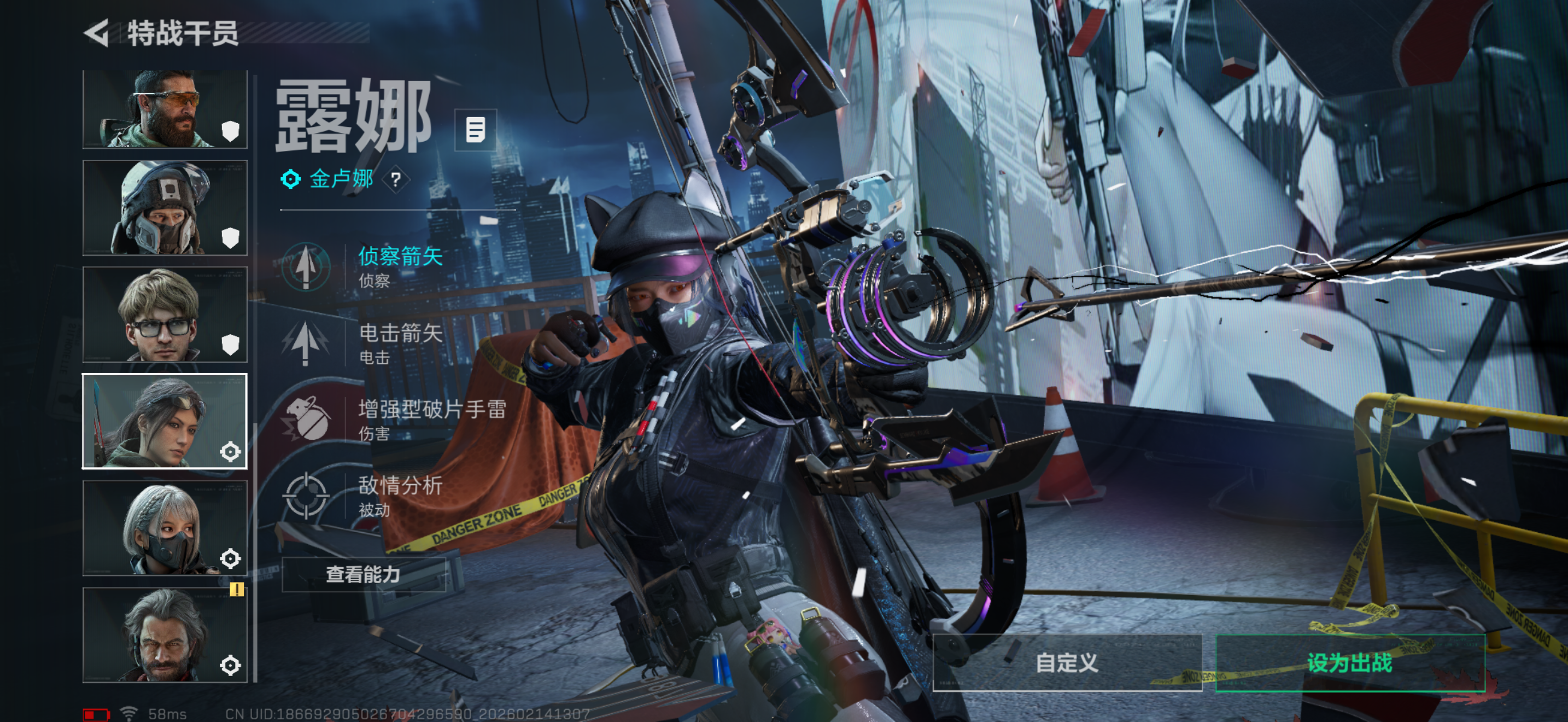1568x722 pixels.
Task: Show the question mark help beside 金卢娜
Action: pyautogui.click(x=396, y=179)
